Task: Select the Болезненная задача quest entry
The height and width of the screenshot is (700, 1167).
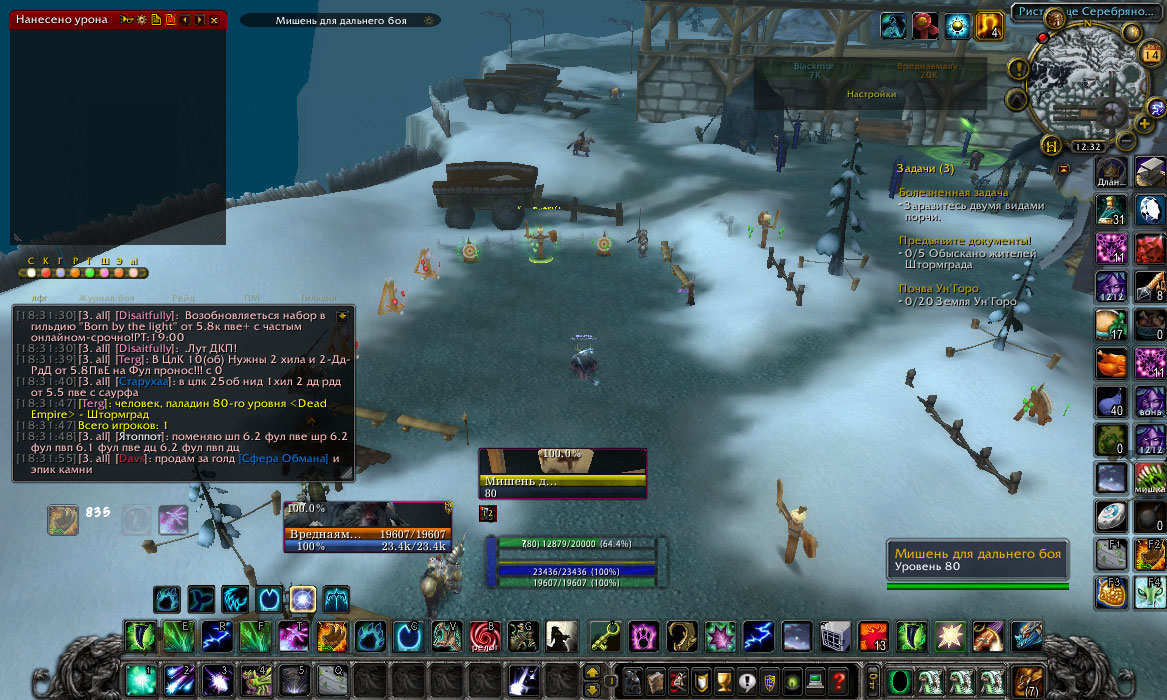Action: 954,192
